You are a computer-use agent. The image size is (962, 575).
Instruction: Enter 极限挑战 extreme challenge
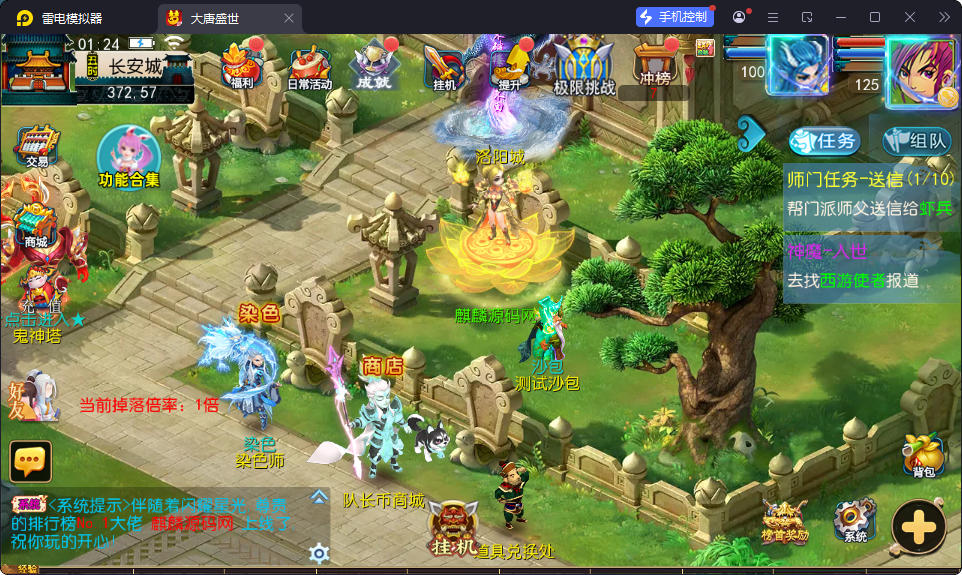tap(584, 66)
